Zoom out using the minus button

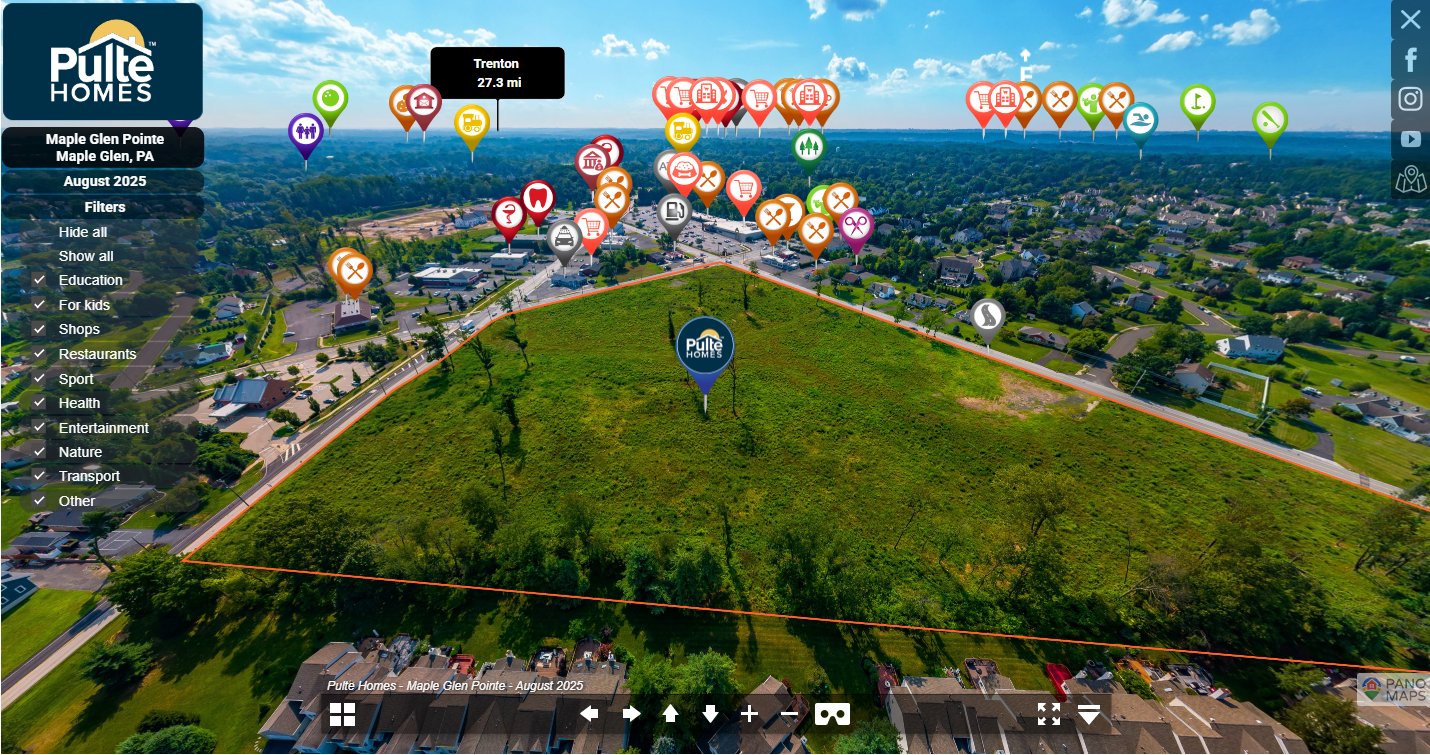[x=789, y=714]
